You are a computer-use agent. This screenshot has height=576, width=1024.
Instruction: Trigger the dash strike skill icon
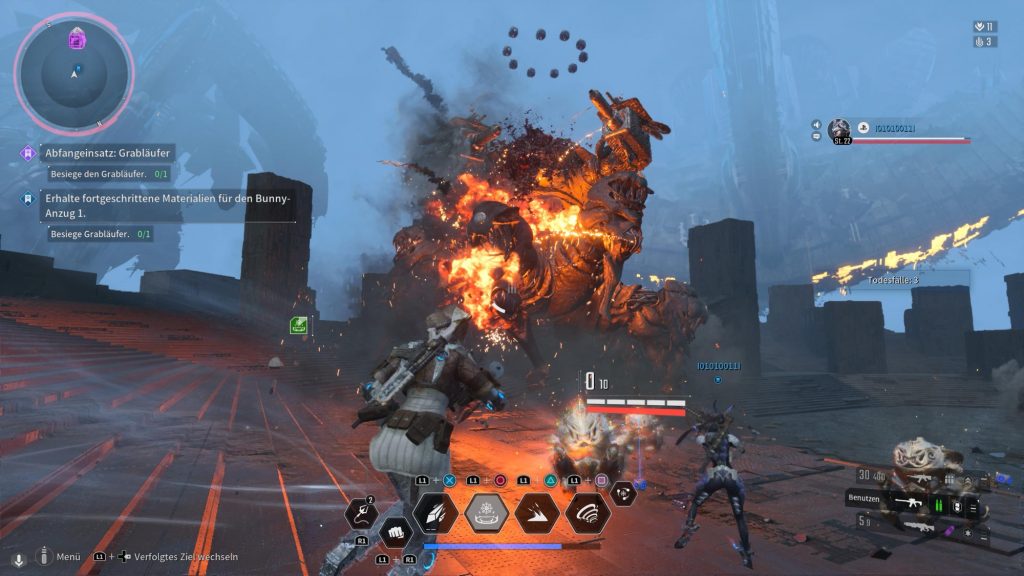tap(538, 513)
